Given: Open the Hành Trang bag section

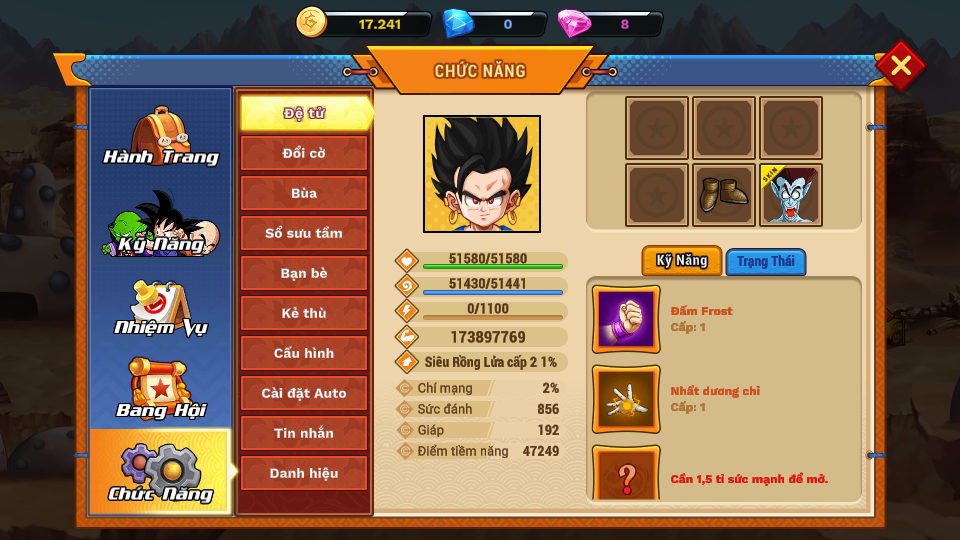Looking at the screenshot, I should tap(160, 137).
